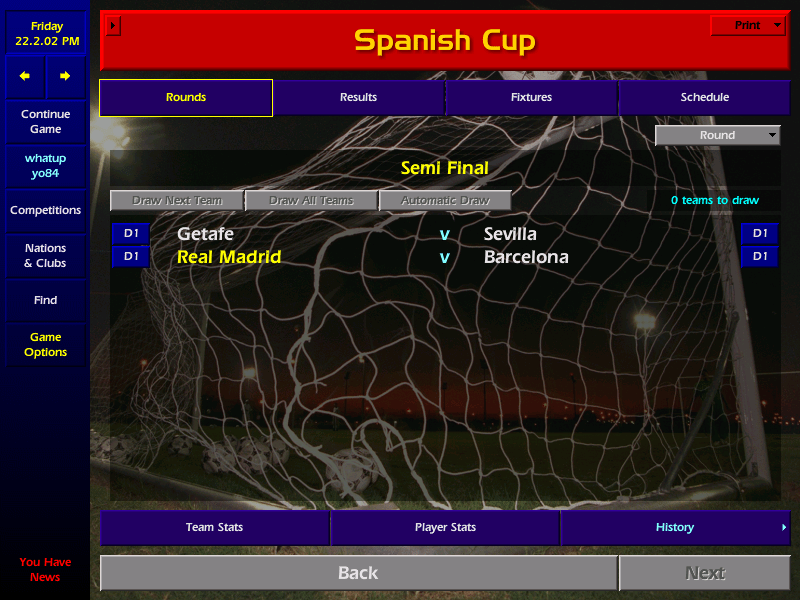Open the Competitions menu
800x600 pixels.
coord(45,210)
